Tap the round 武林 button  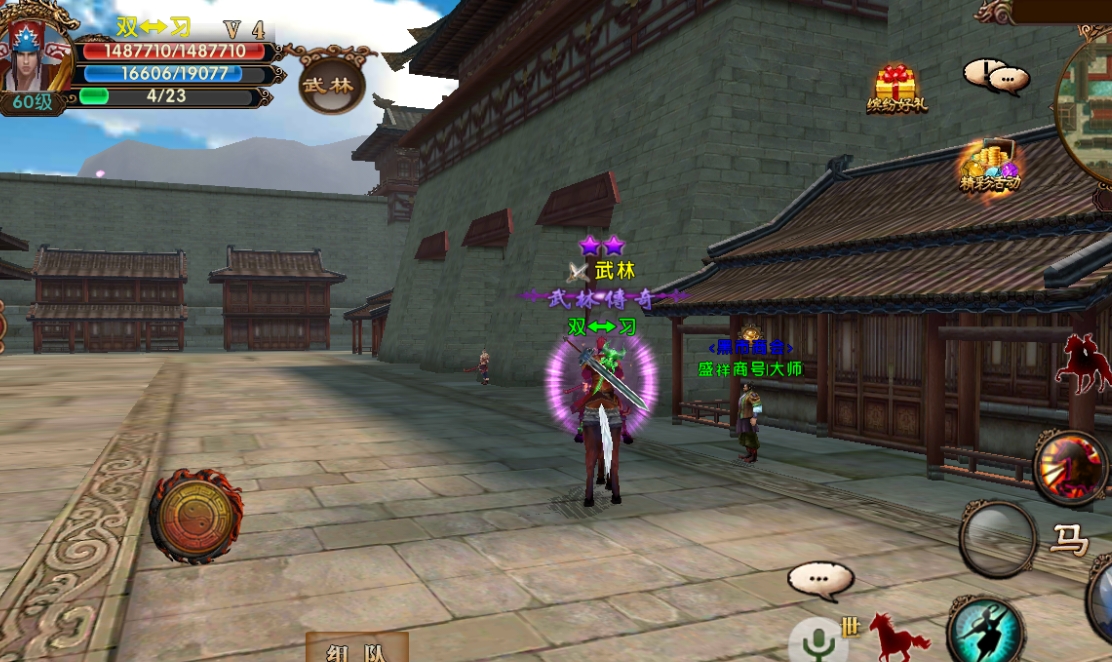point(331,84)
